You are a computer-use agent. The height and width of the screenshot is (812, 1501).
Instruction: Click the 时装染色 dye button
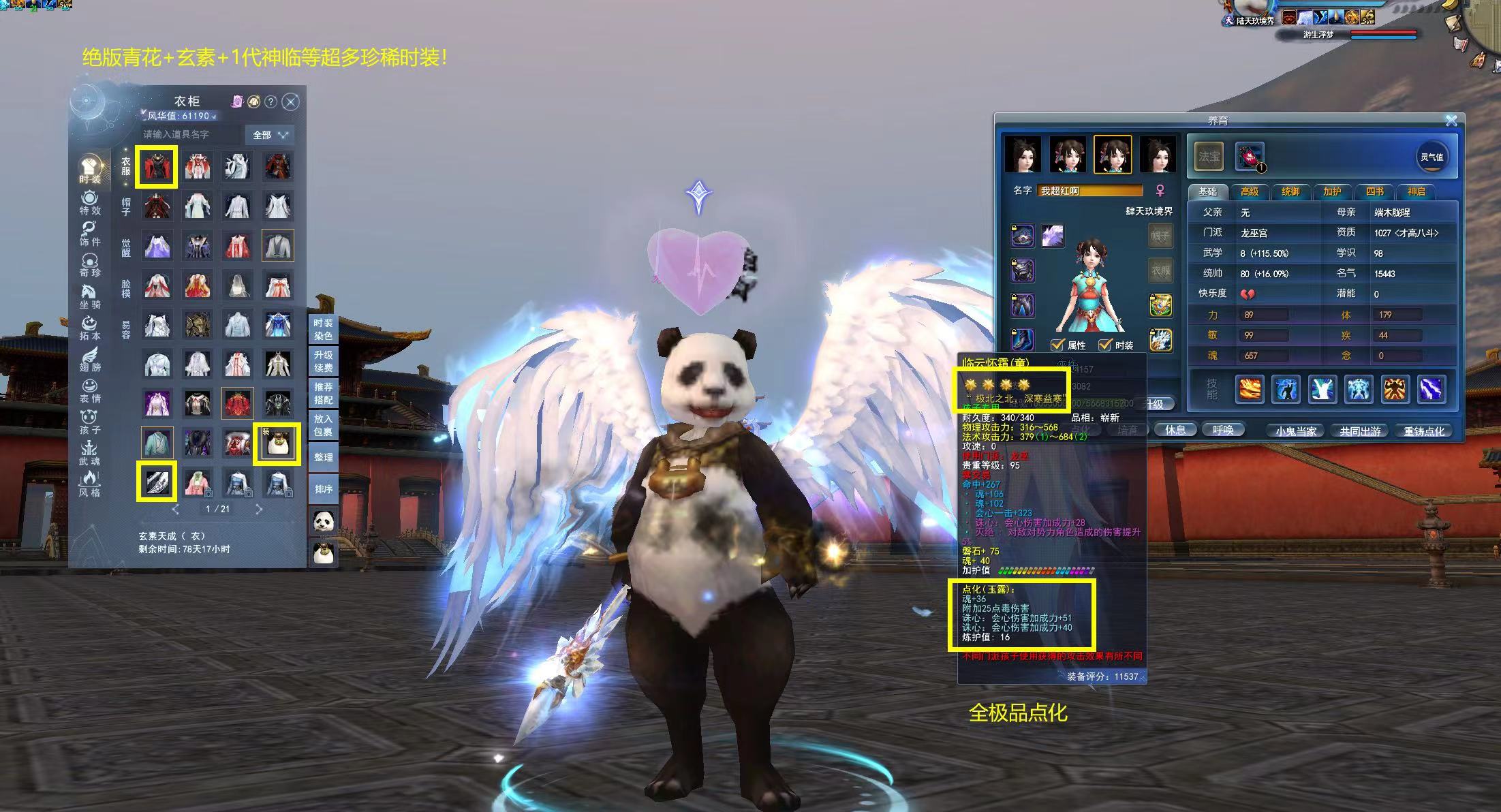pyautogui.click(x=323, y=330)
